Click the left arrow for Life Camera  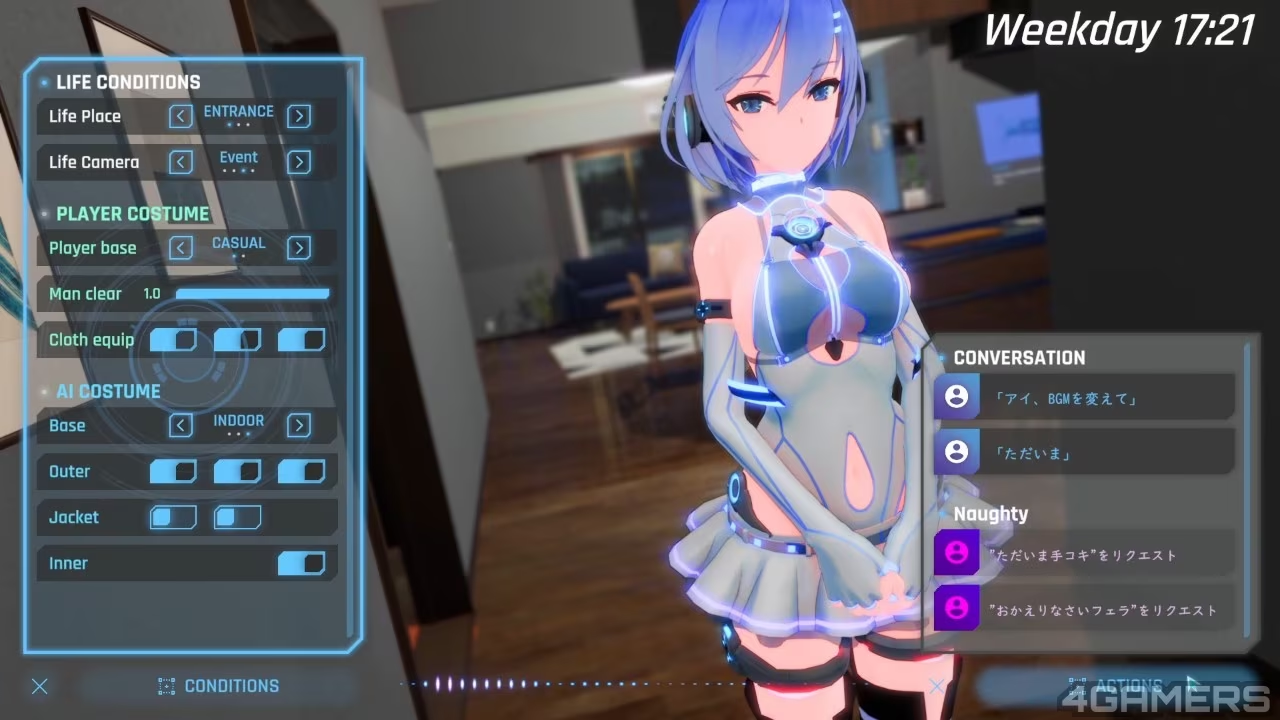tap(180, 162)
